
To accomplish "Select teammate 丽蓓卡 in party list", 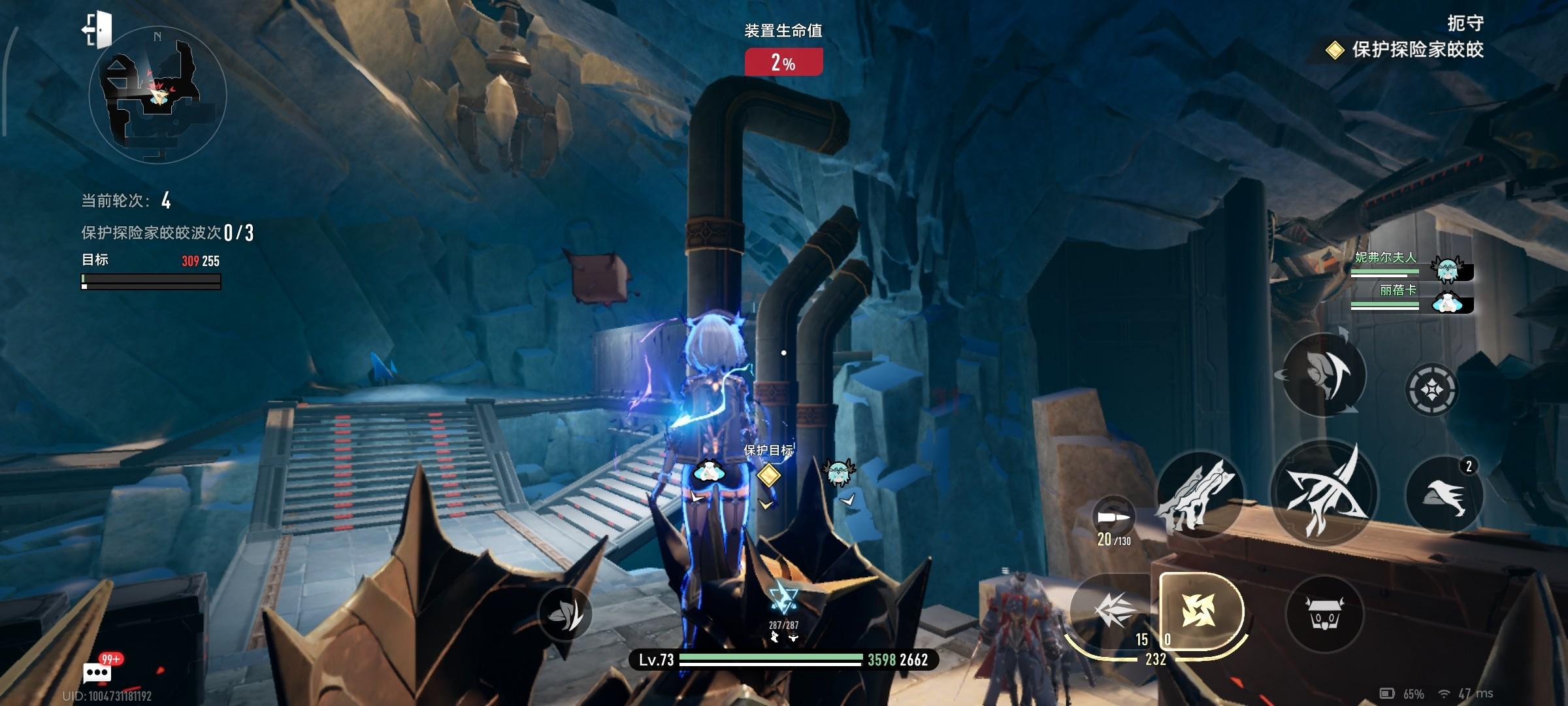I will (1411, 298).
